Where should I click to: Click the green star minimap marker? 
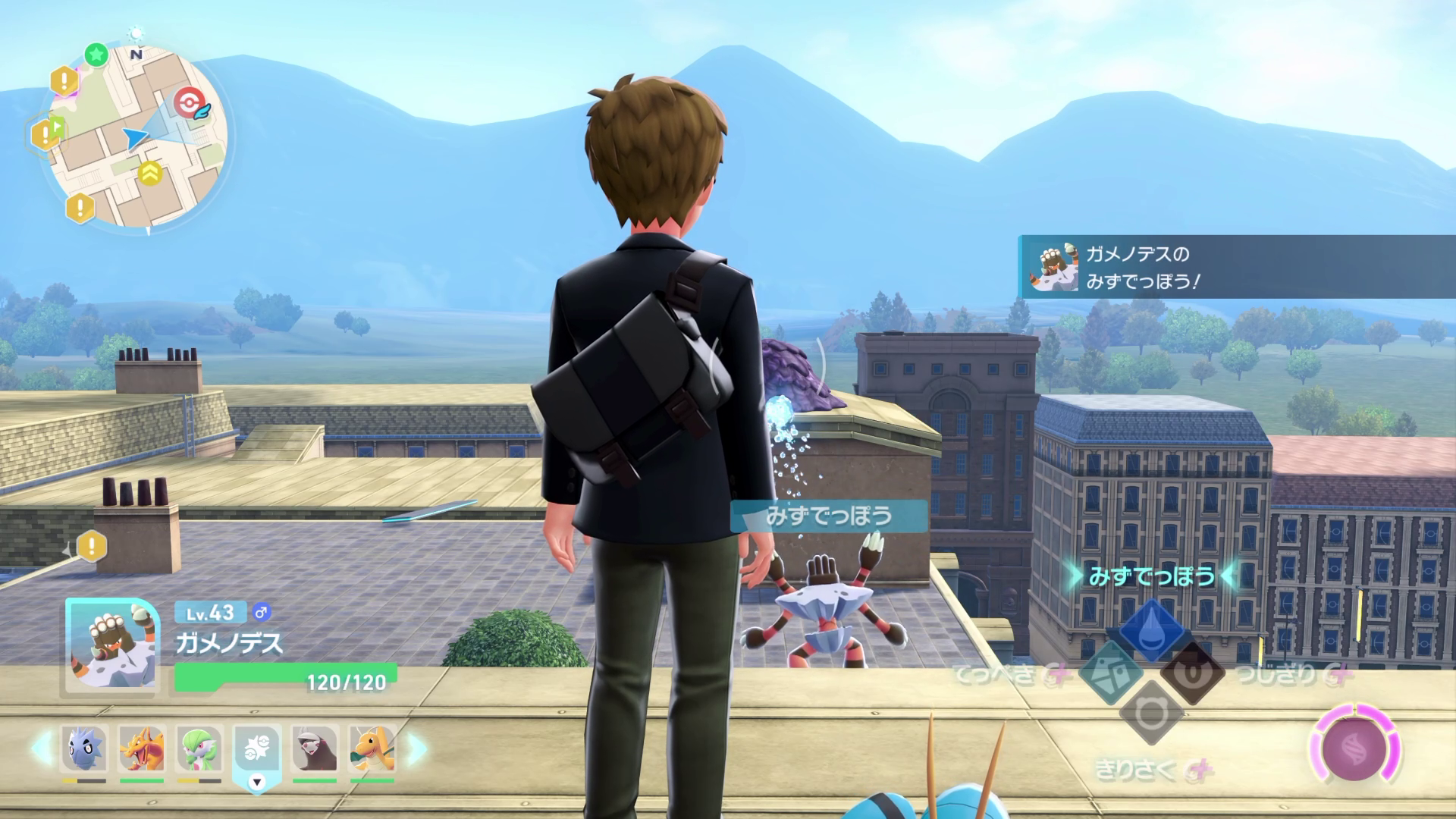tap(96, 55)
